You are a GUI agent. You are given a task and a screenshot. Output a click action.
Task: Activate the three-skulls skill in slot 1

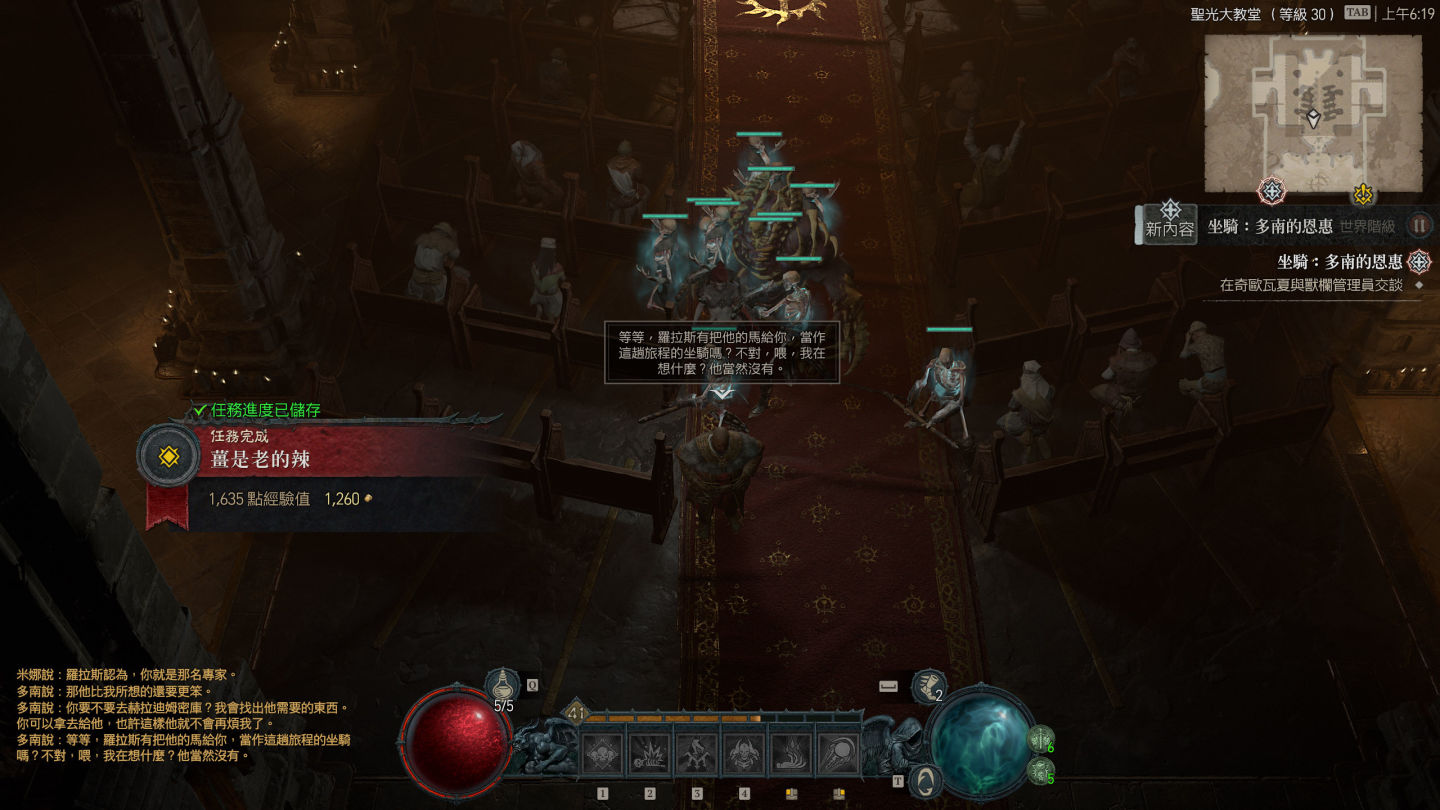coord(603,754)
